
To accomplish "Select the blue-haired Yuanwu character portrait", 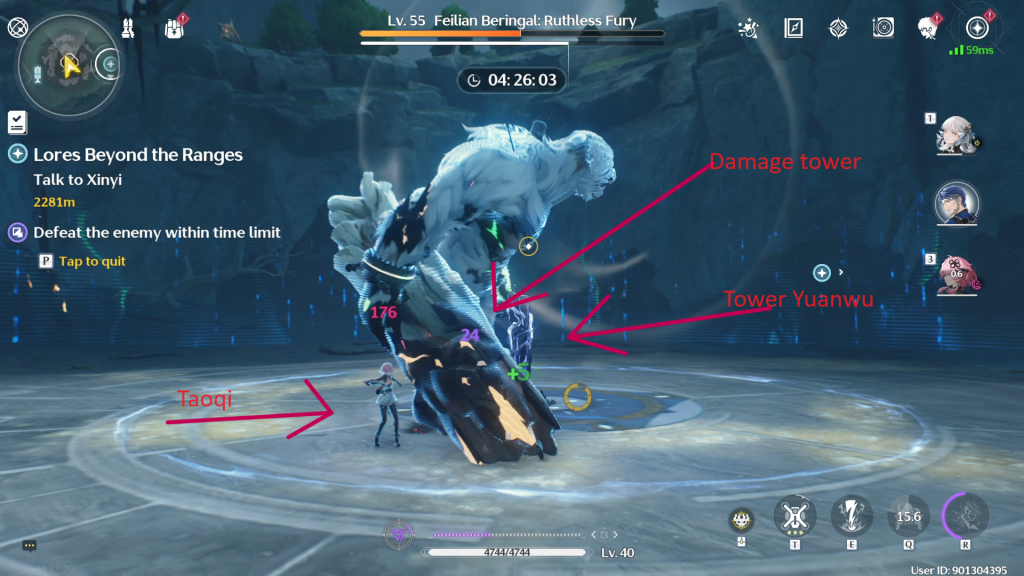I will coord(955,205).
